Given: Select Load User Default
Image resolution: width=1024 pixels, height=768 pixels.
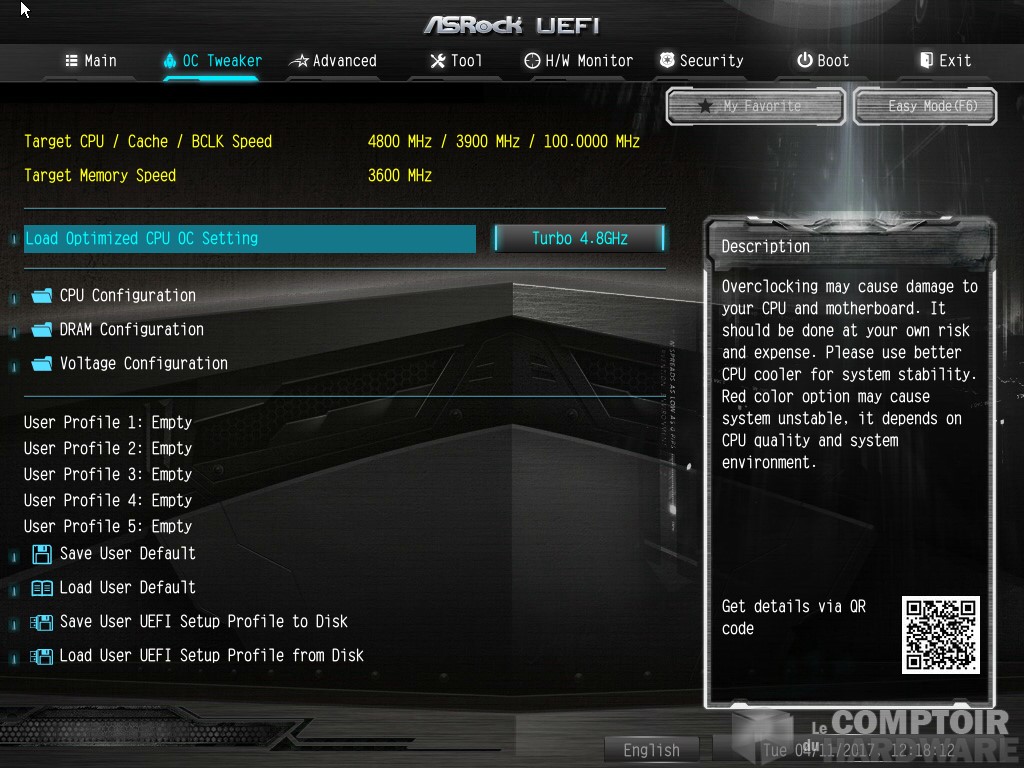Looking at the screenshot, I should tap(127, 588).
